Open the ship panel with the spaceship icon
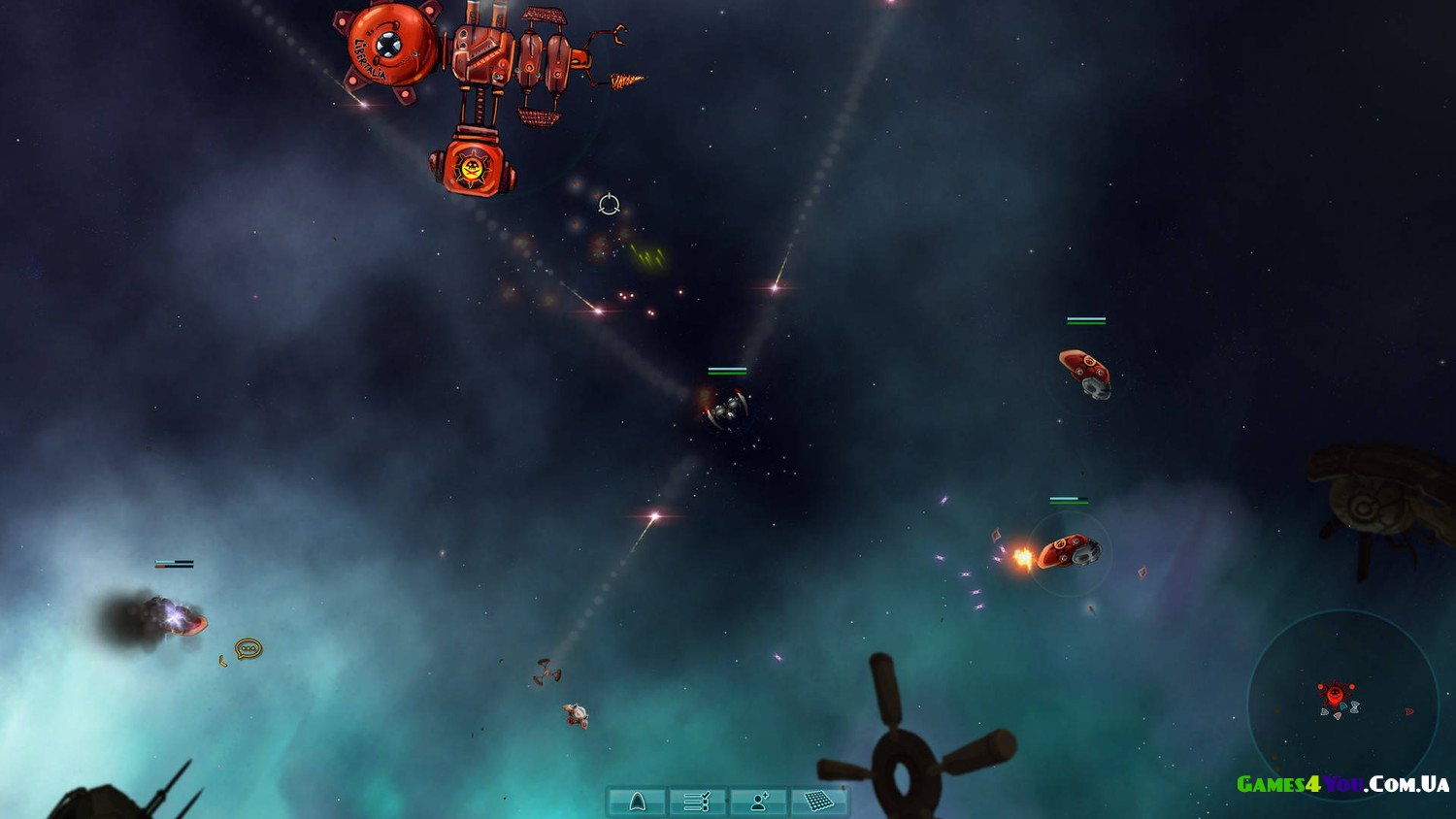The image size is (1456, 819). pos(637,802)
